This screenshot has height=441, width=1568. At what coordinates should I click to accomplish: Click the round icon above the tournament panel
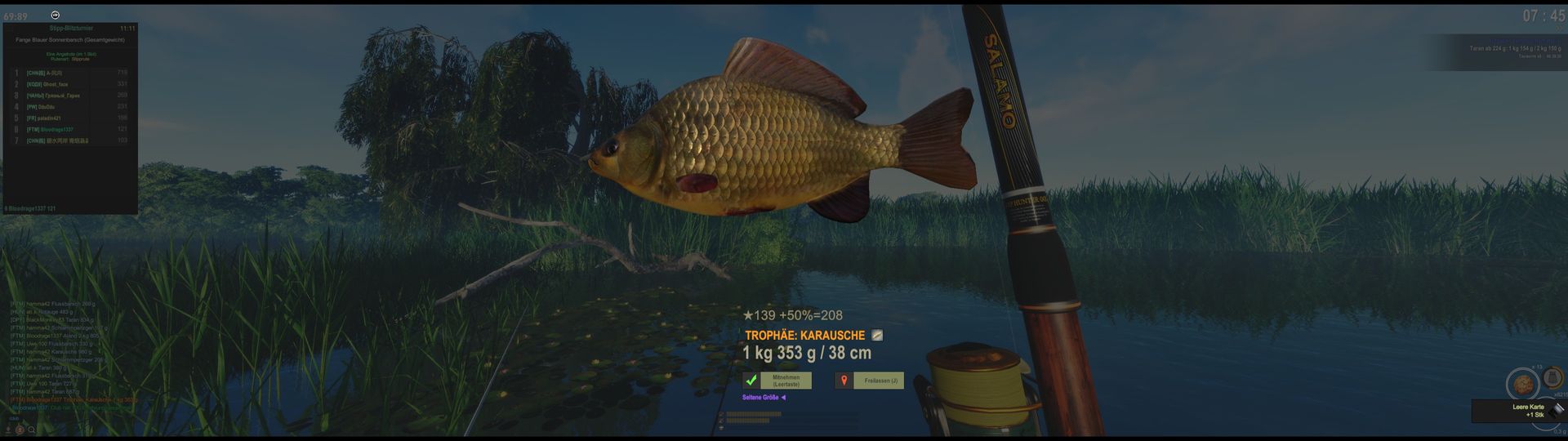(55, 15)
